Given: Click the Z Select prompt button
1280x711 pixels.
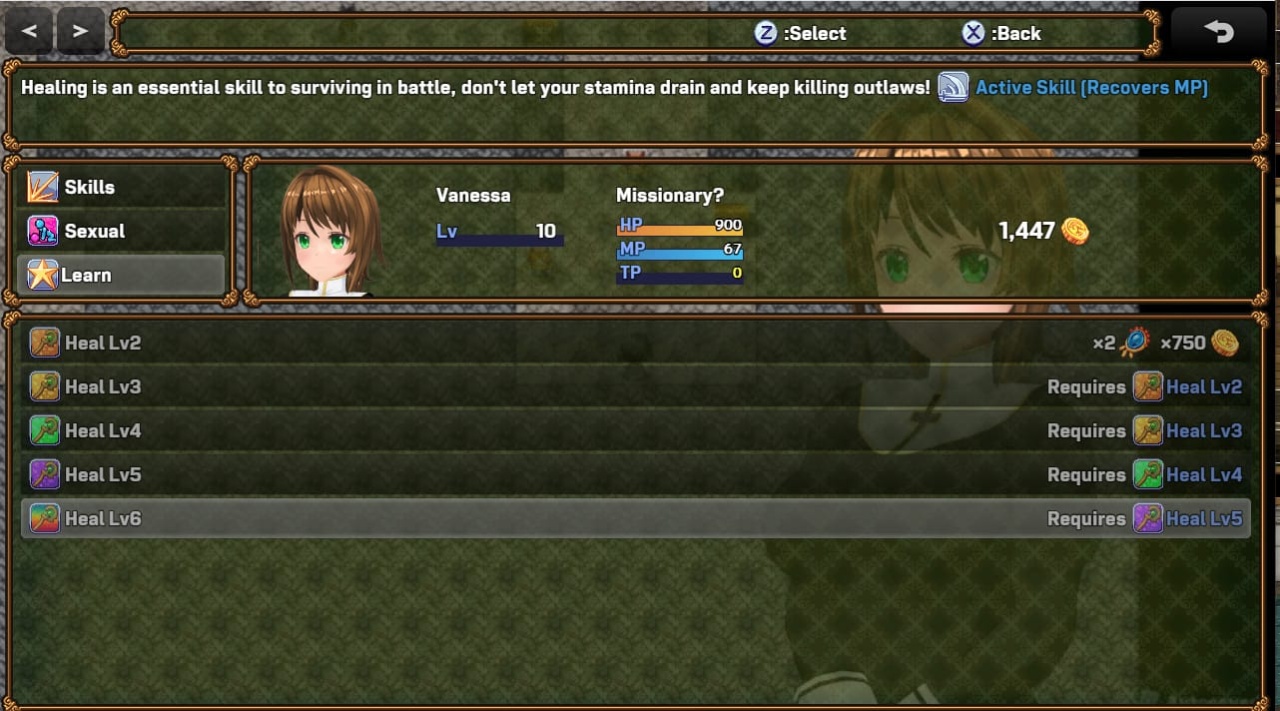Looking at the screenshot, I should 800,33.
